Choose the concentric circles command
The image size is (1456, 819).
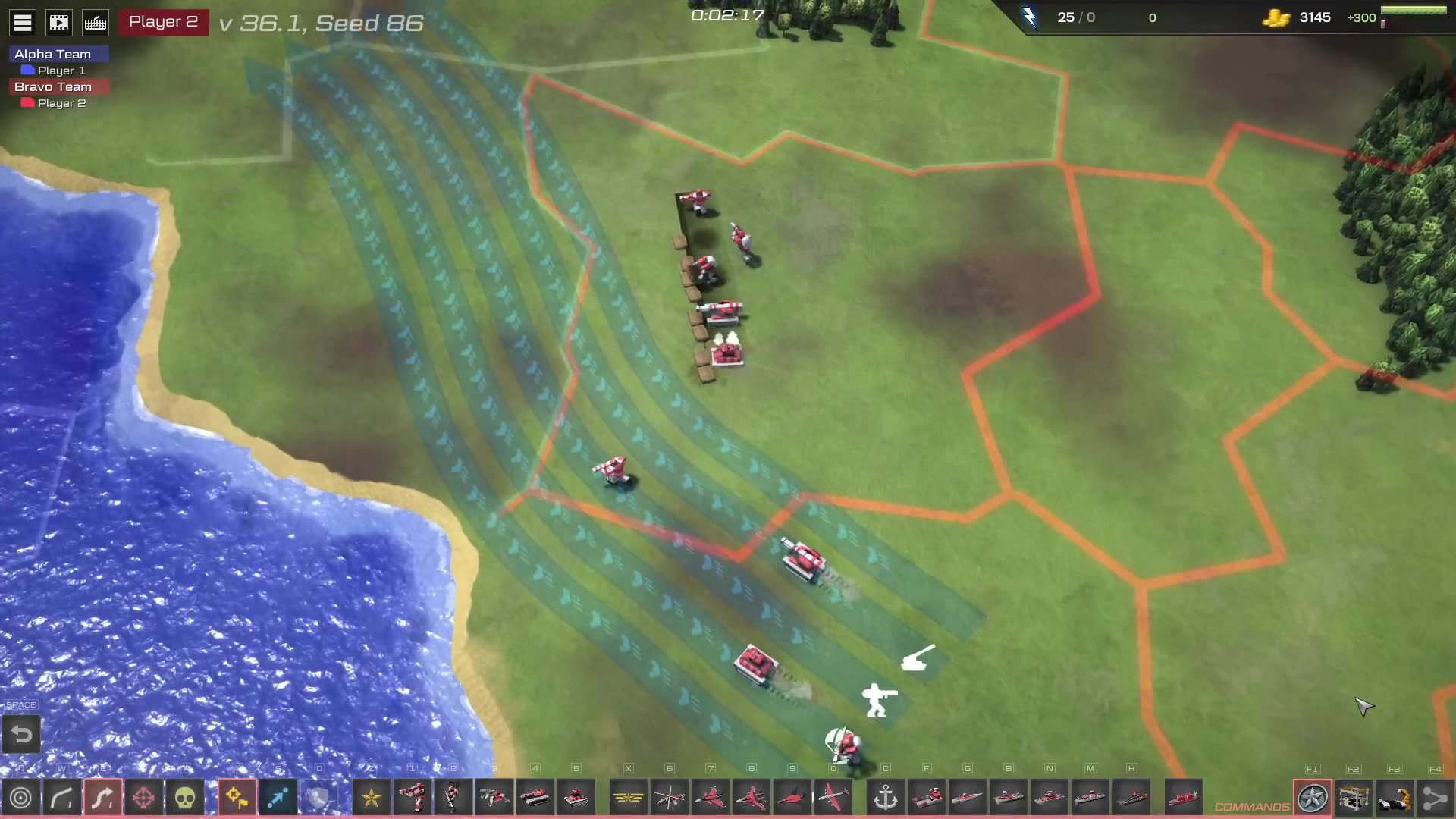pyautogui.click(x=20, y=798)
